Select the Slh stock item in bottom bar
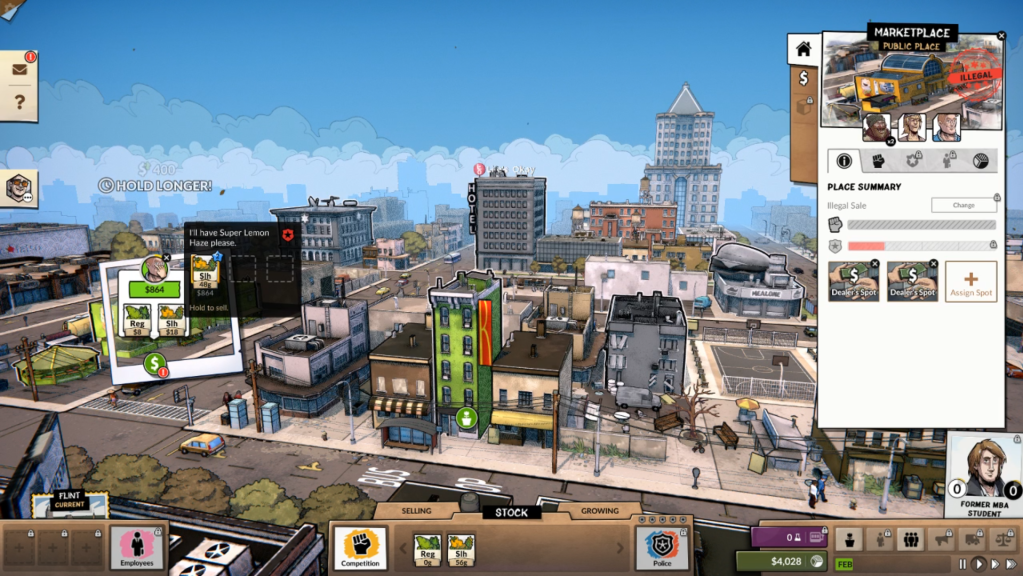Image resolution: width=1023 pixels, height=576 pixels. [461, 548]
